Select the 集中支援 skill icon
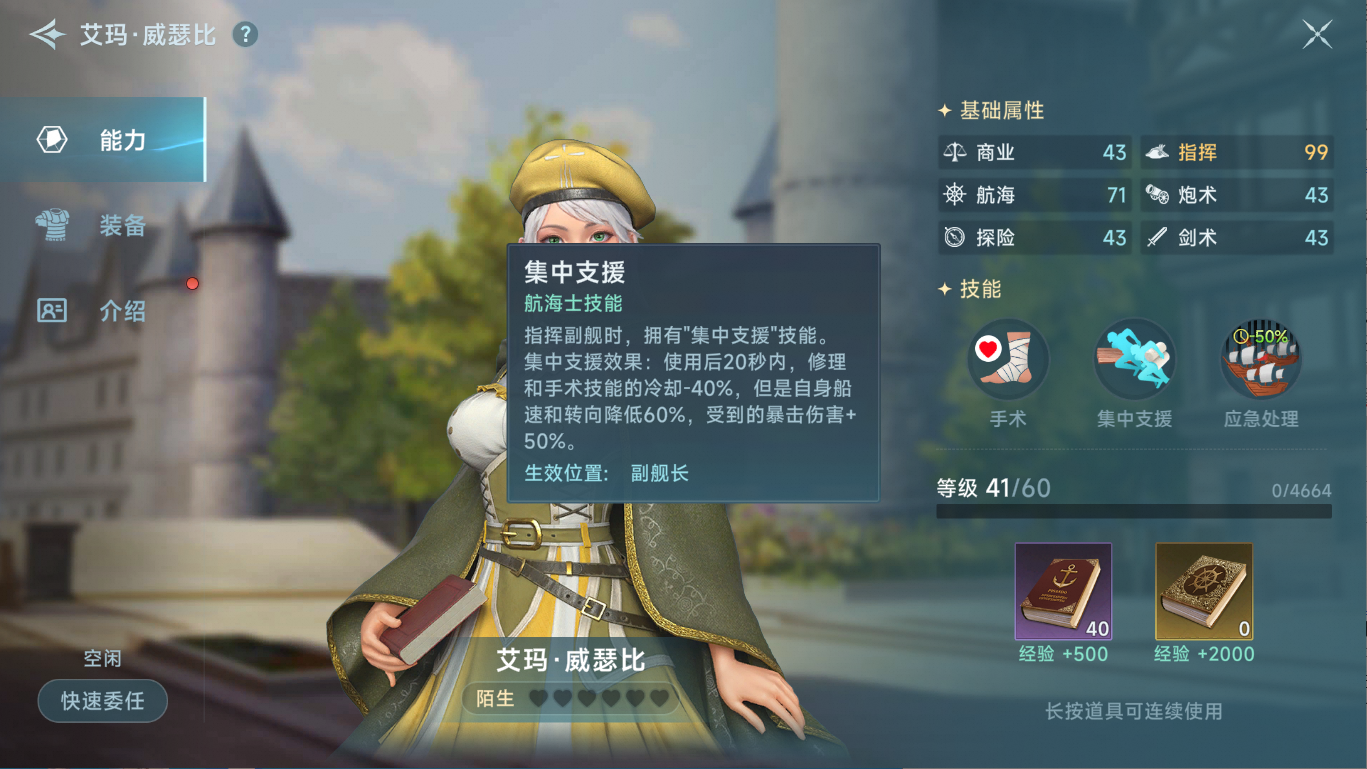1367x769 pixels. [1133, 359]
